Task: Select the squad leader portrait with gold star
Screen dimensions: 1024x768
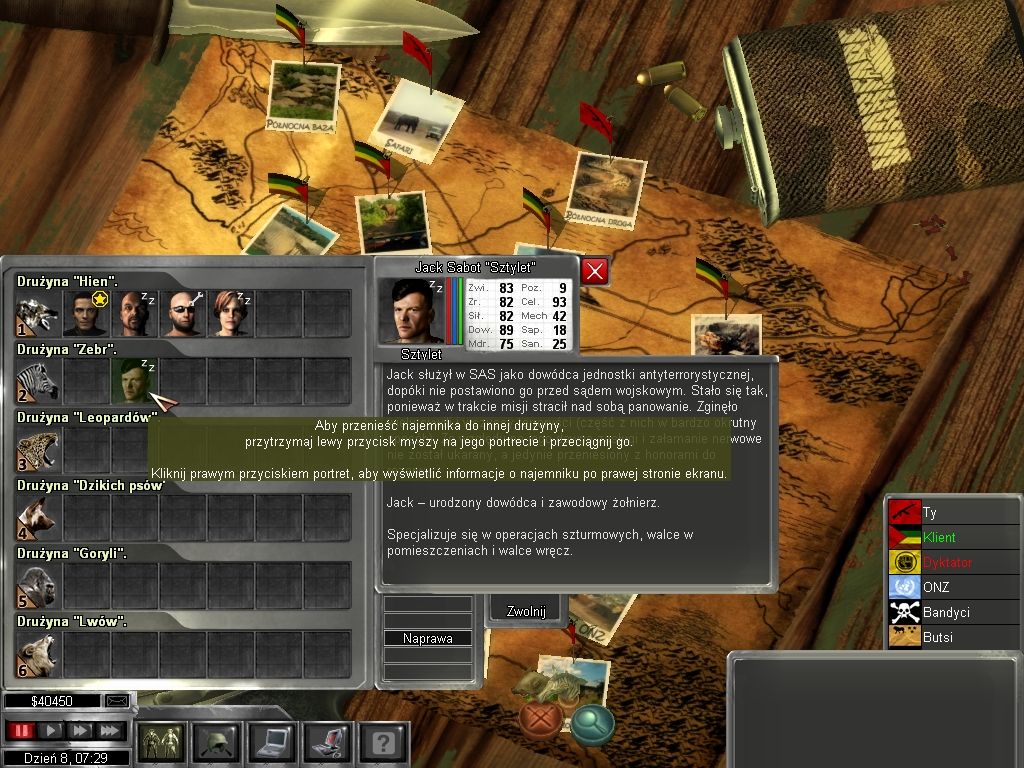Action: pos(87,314)
